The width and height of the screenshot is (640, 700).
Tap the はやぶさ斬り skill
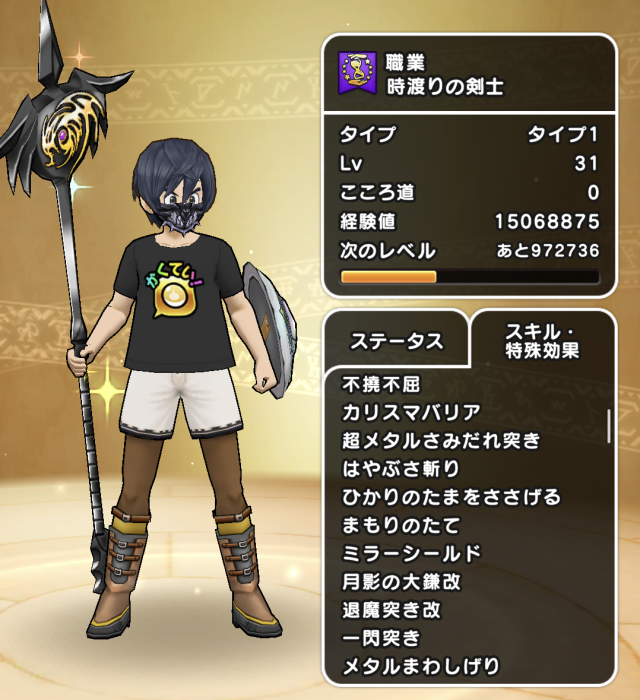pyautogui.click(x=400, y=468)
